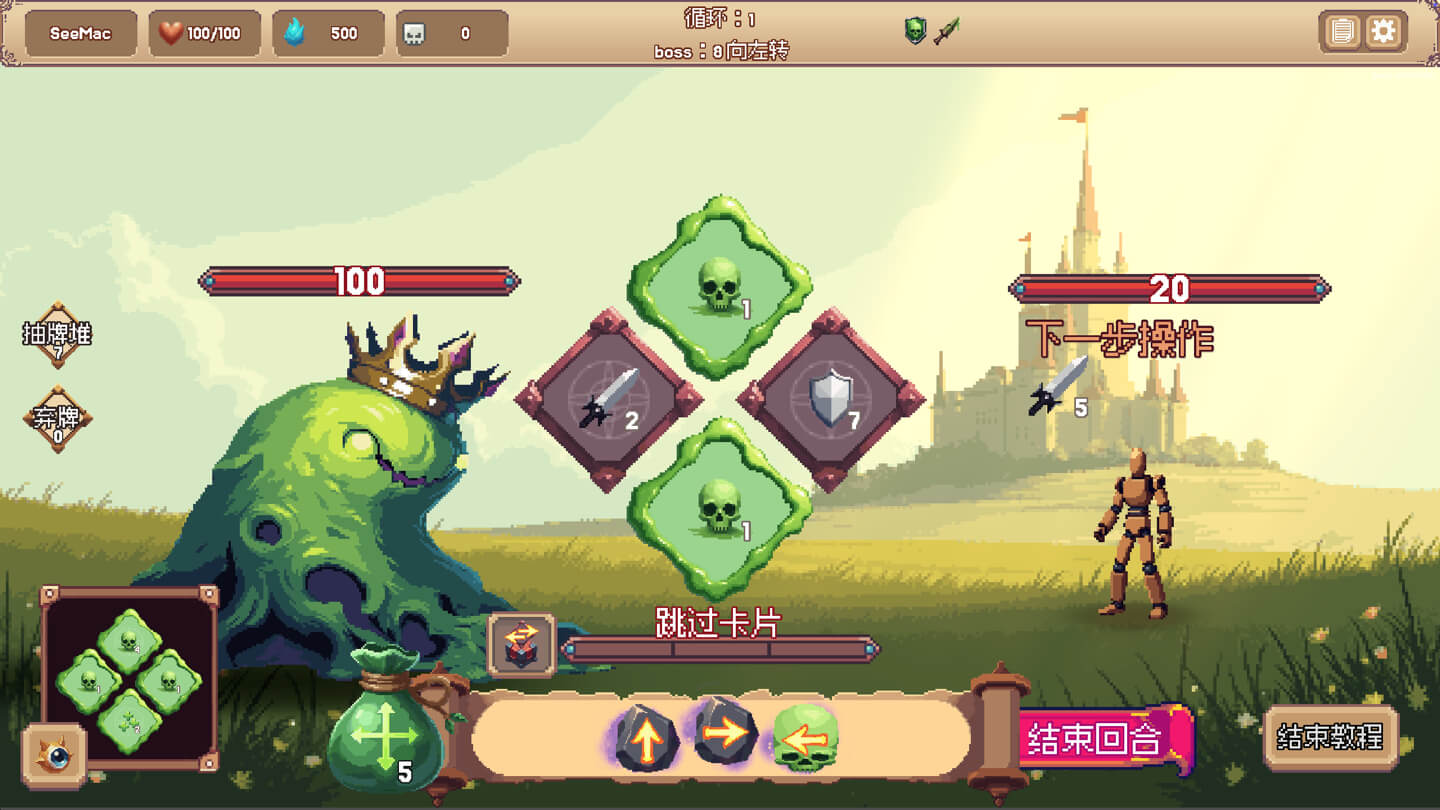Viewport: 1440px width, 810px height.
Task: Open the notes log button
Action: click(x=1341, y=32)
